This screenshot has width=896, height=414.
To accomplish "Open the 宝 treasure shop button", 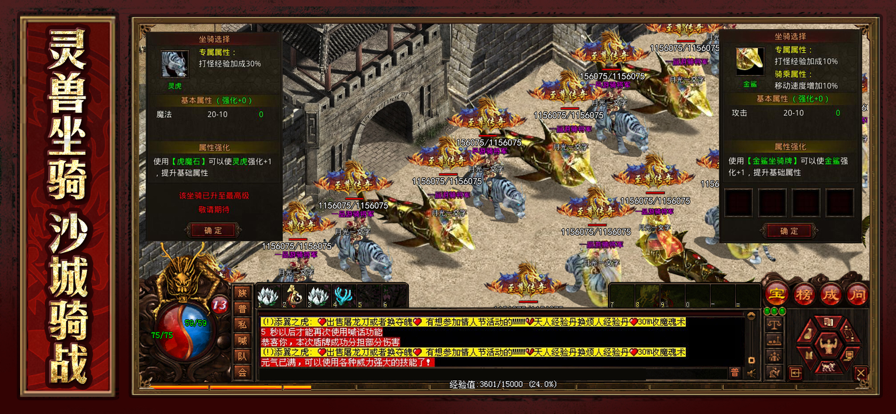I will [x=776, y=294].
